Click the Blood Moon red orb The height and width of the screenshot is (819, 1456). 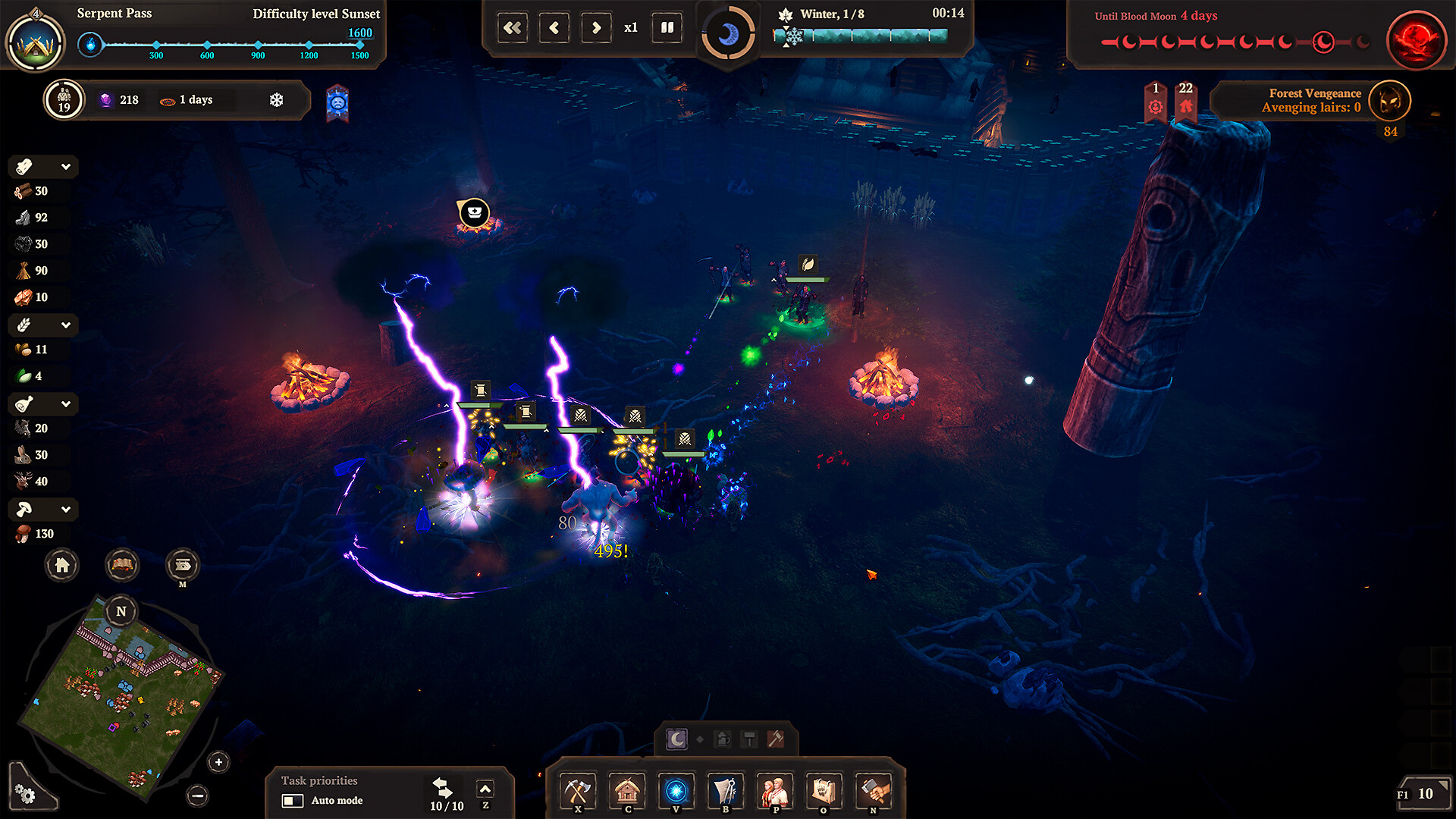point(1416,39)
